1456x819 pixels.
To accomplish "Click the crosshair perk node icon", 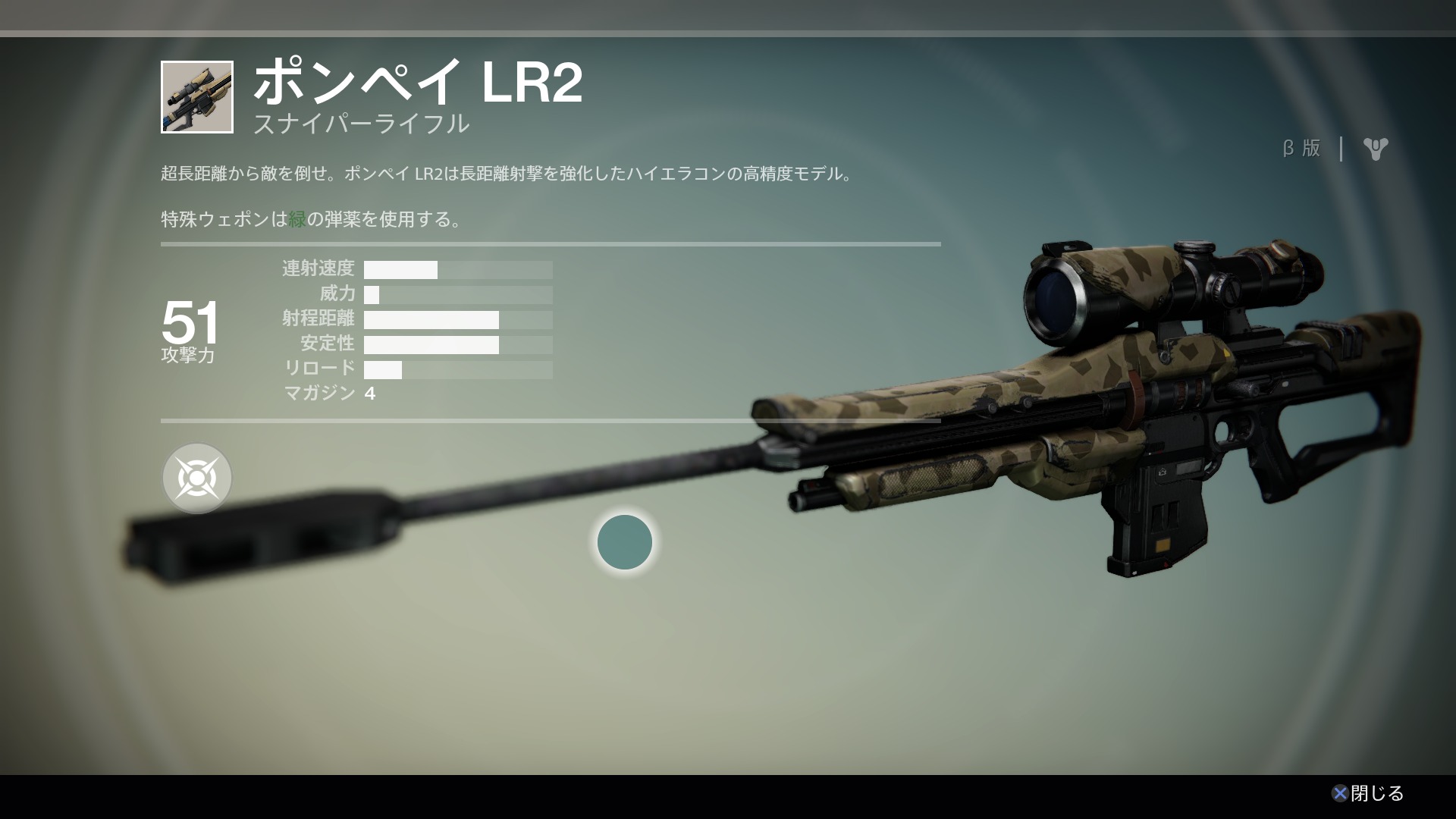I will pyautogui.click(x=197, y=478).
